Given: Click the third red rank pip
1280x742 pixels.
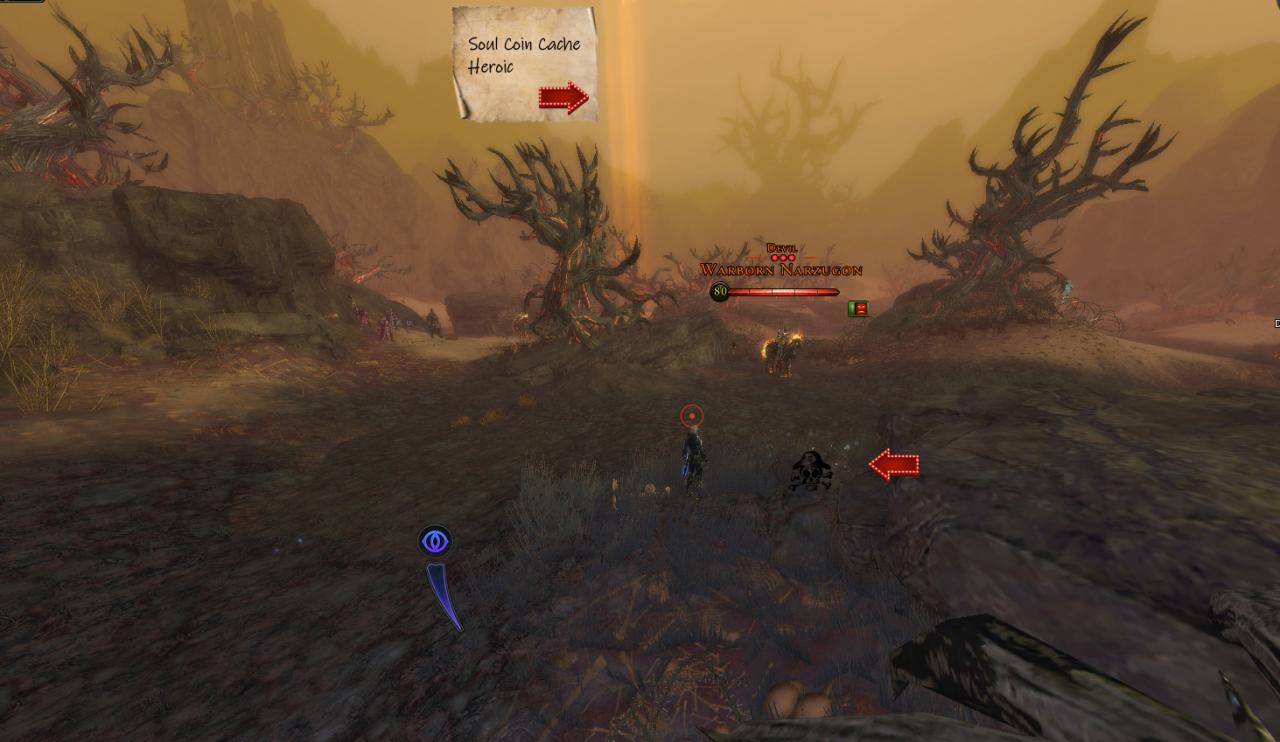Looking at the screenshot, I should 790,257.
